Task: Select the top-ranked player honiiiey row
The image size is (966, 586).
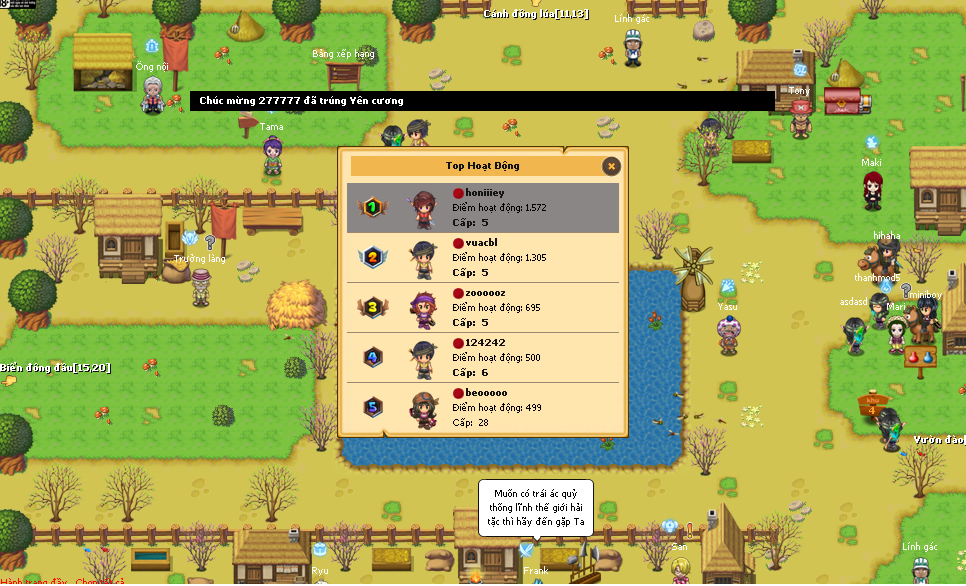Action: pos(483,207)
